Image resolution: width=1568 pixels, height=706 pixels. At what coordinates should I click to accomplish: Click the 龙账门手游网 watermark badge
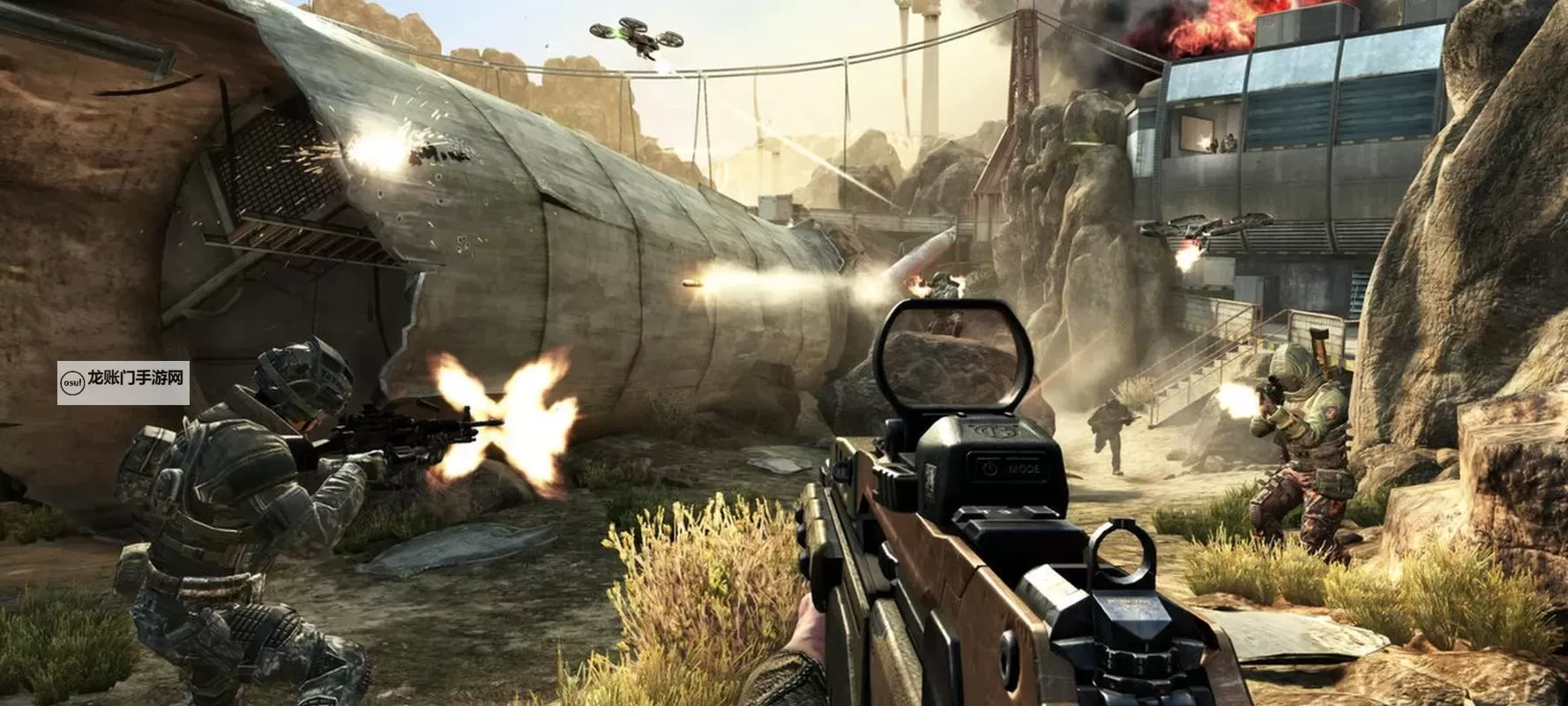(x=123, y=382)
